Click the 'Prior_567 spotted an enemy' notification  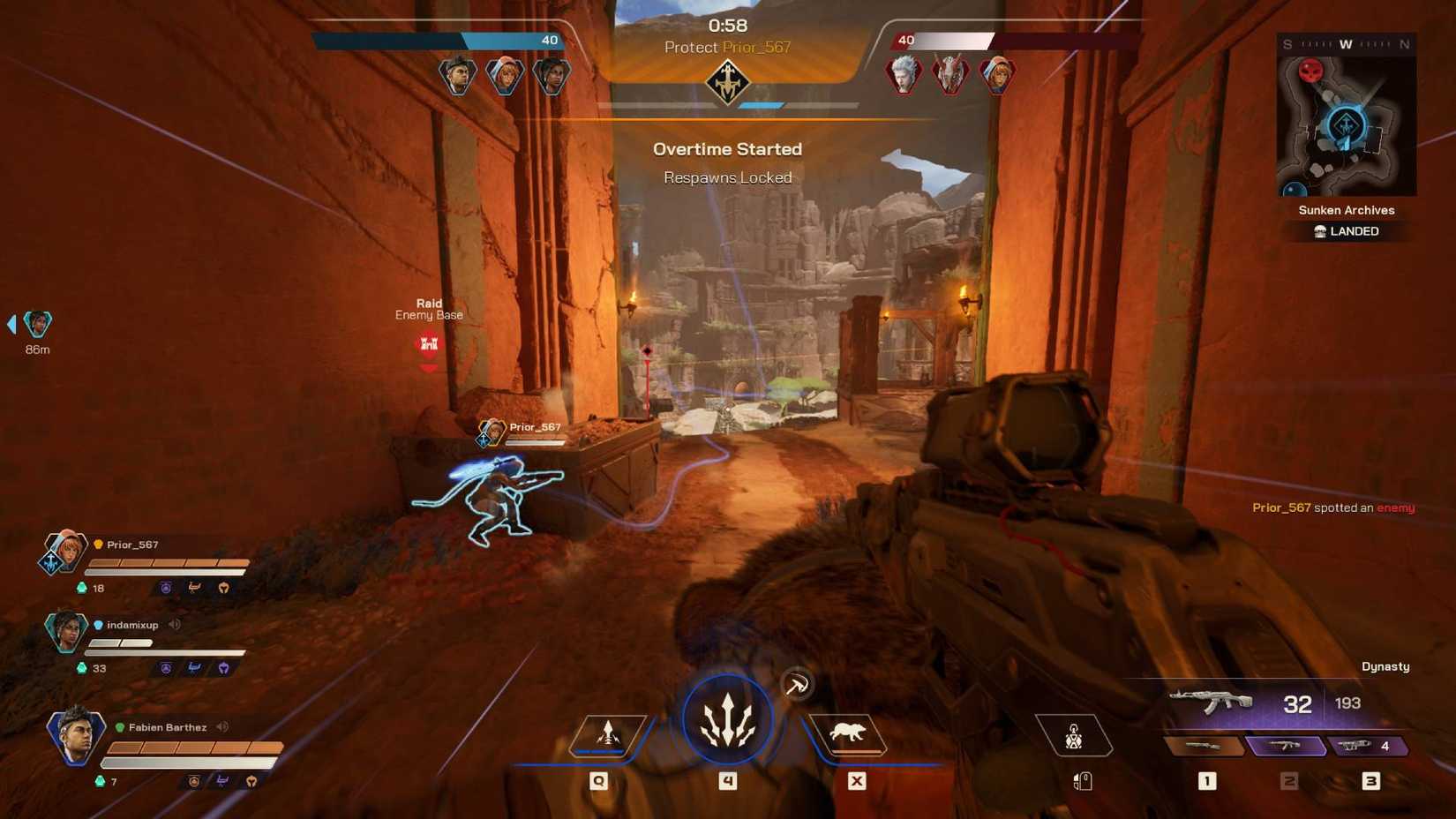point(1334,507)
